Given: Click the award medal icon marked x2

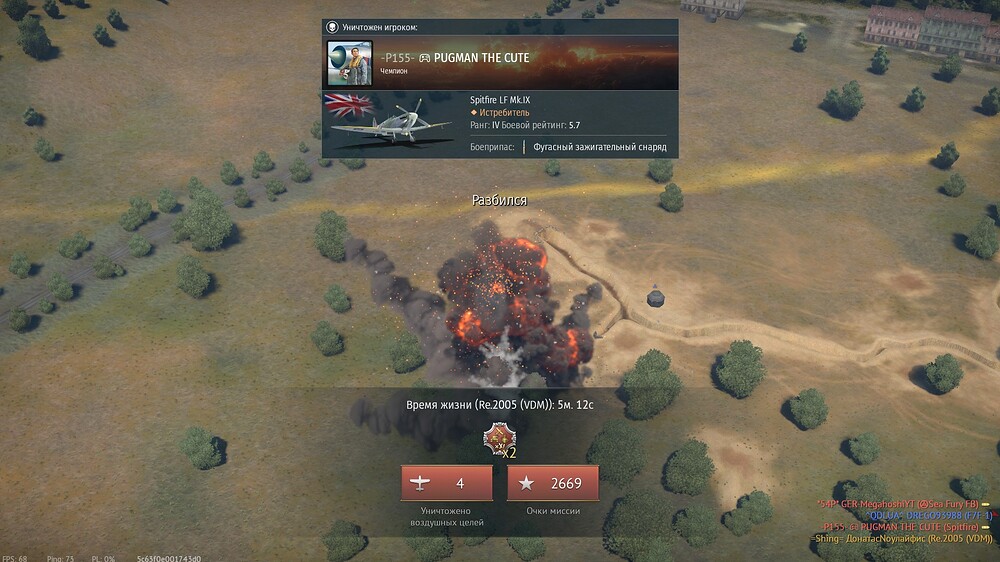Looking at the screenshot, I should click(x=497, y=438).
